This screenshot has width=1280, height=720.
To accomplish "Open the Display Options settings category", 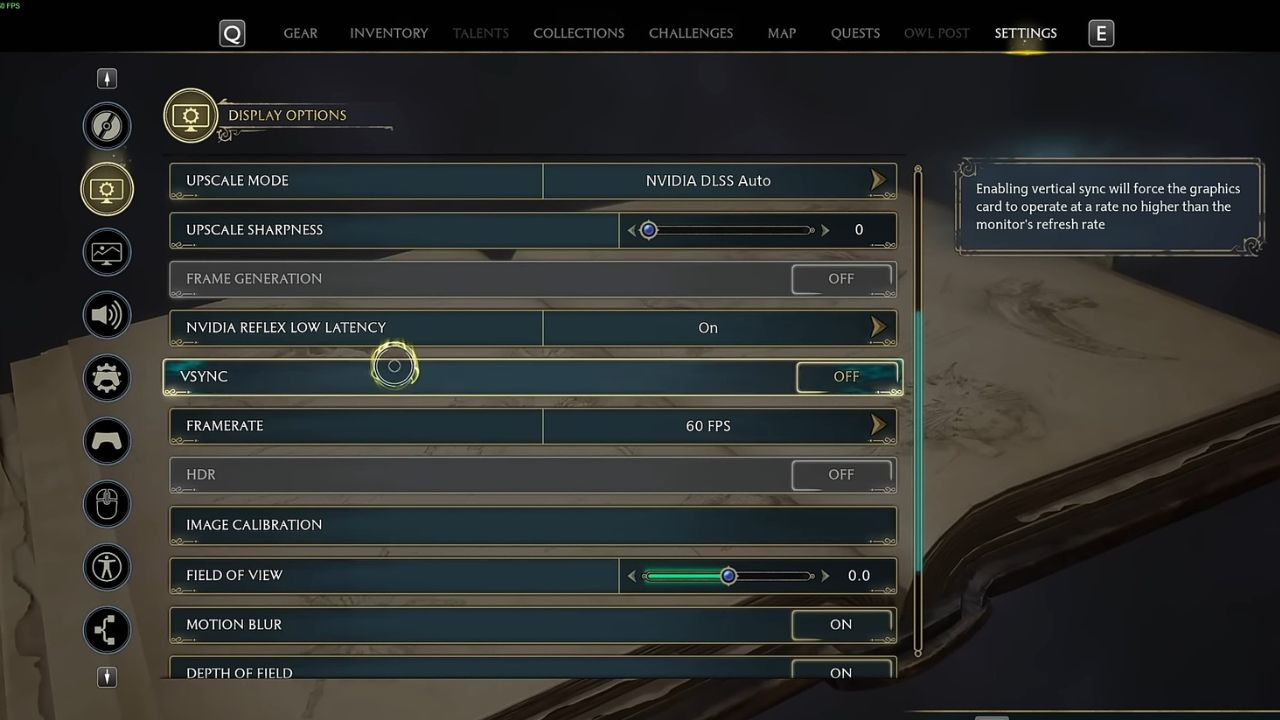I will pos(107,188).
